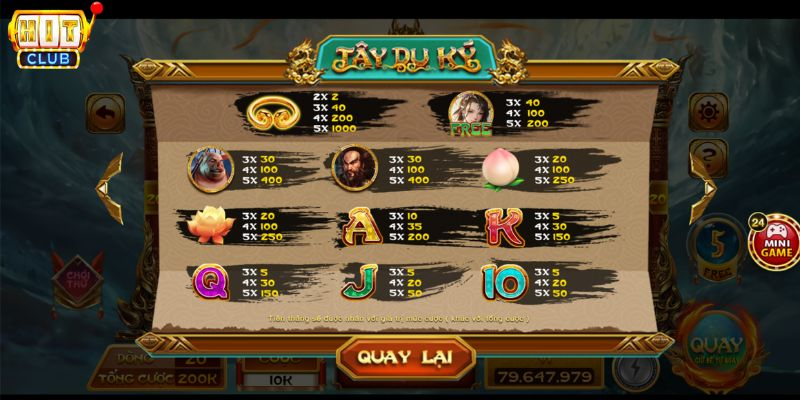800x400 pixels.
Task: Go to the previous paytable page
Action: tap(105, 187)
